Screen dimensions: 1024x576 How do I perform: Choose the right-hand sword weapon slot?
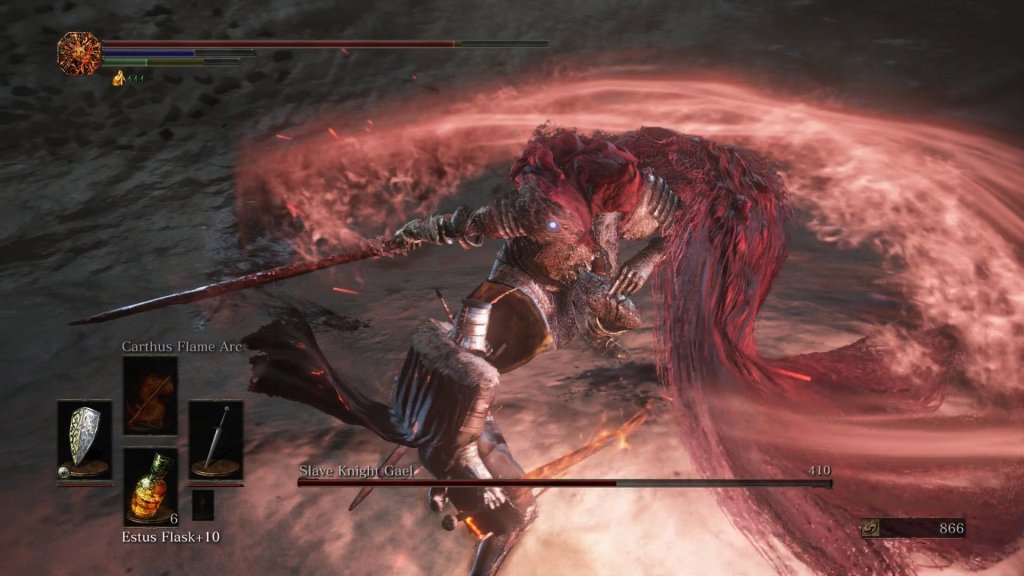coord(215,440)
